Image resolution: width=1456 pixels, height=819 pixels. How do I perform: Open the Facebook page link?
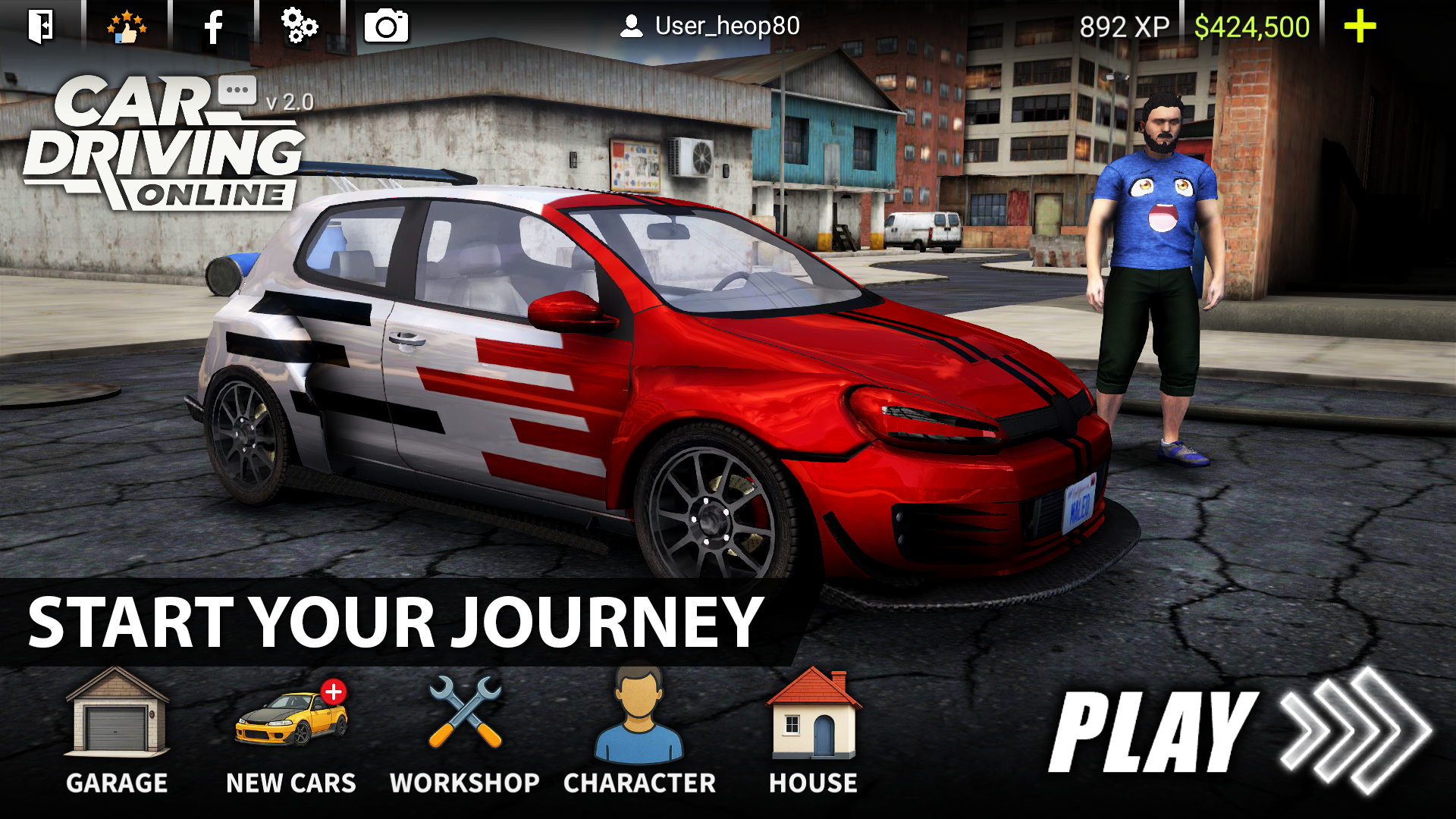pyautogui.click(x=214, y=27)
